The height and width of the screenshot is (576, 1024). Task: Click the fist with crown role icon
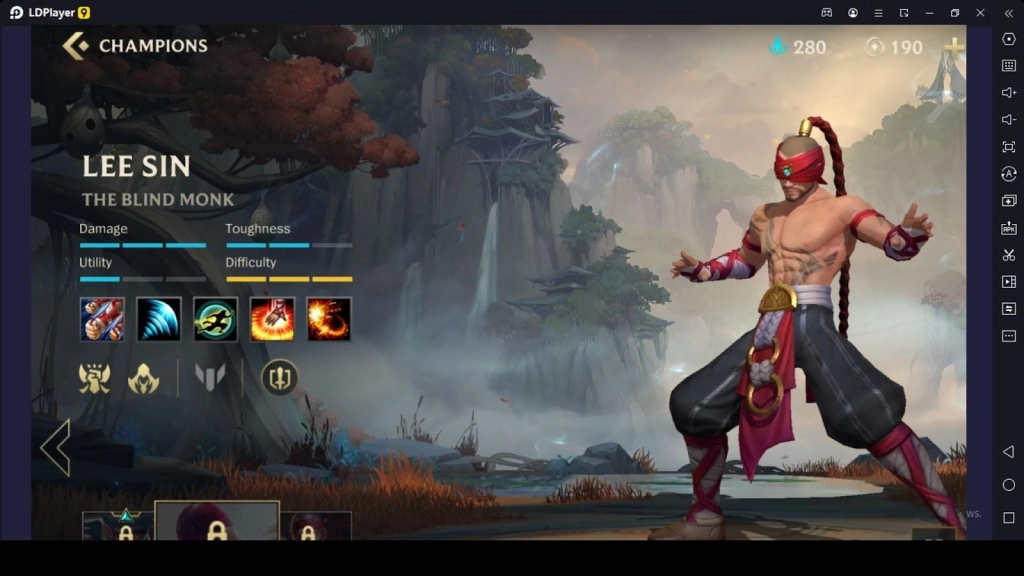click(x=95, y=378)
